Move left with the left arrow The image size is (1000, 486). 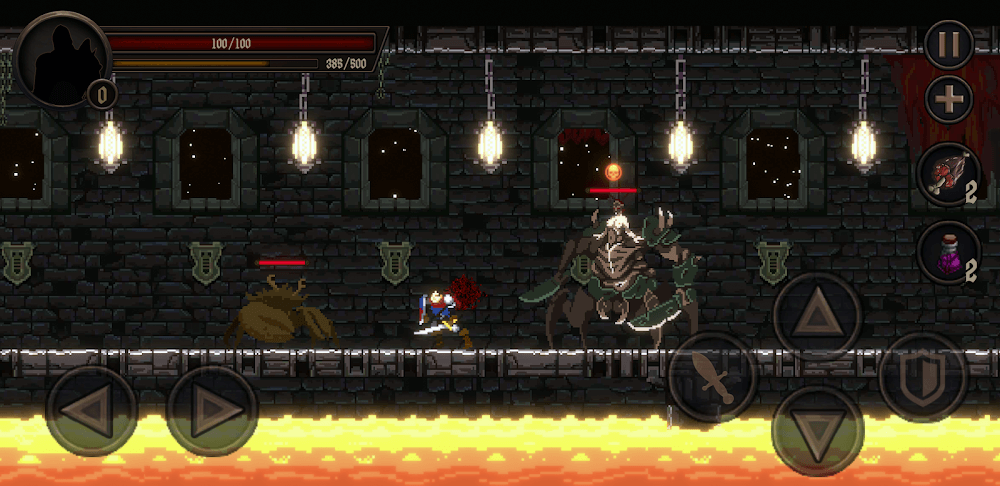point(92,411)
